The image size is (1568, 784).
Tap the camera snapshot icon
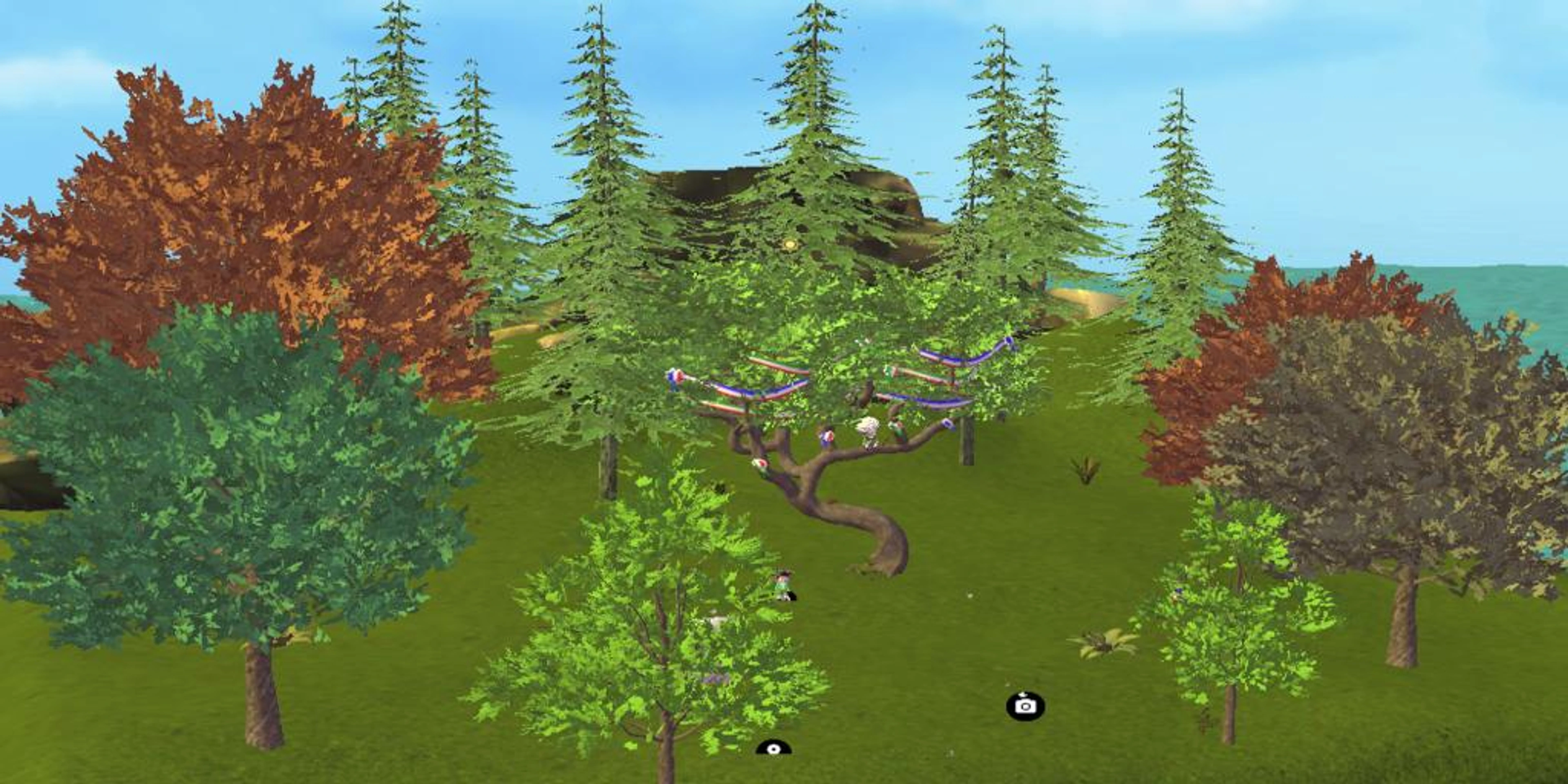(x=1026, y=706)
